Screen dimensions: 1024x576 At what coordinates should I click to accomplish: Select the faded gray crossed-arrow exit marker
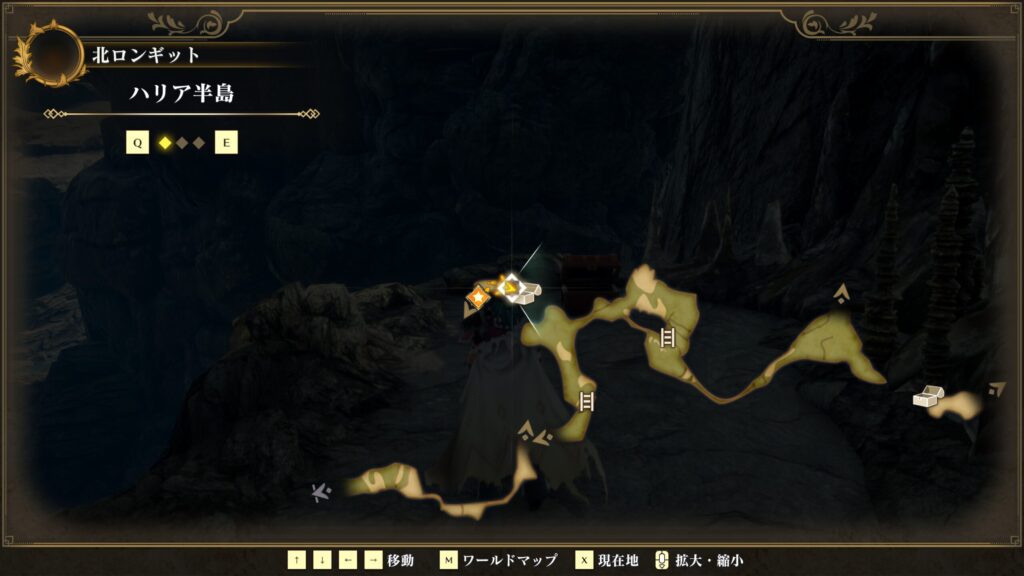[321, 491]
